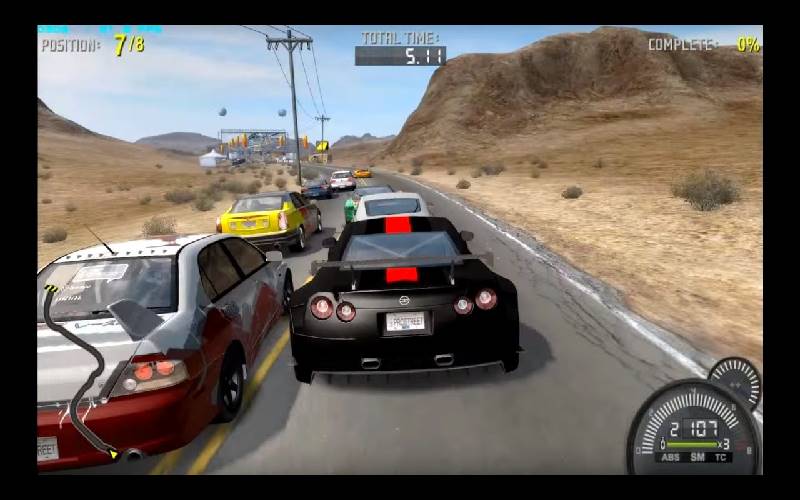
Task: Click the ABS assist indicator
Action: tap(670, 457)
